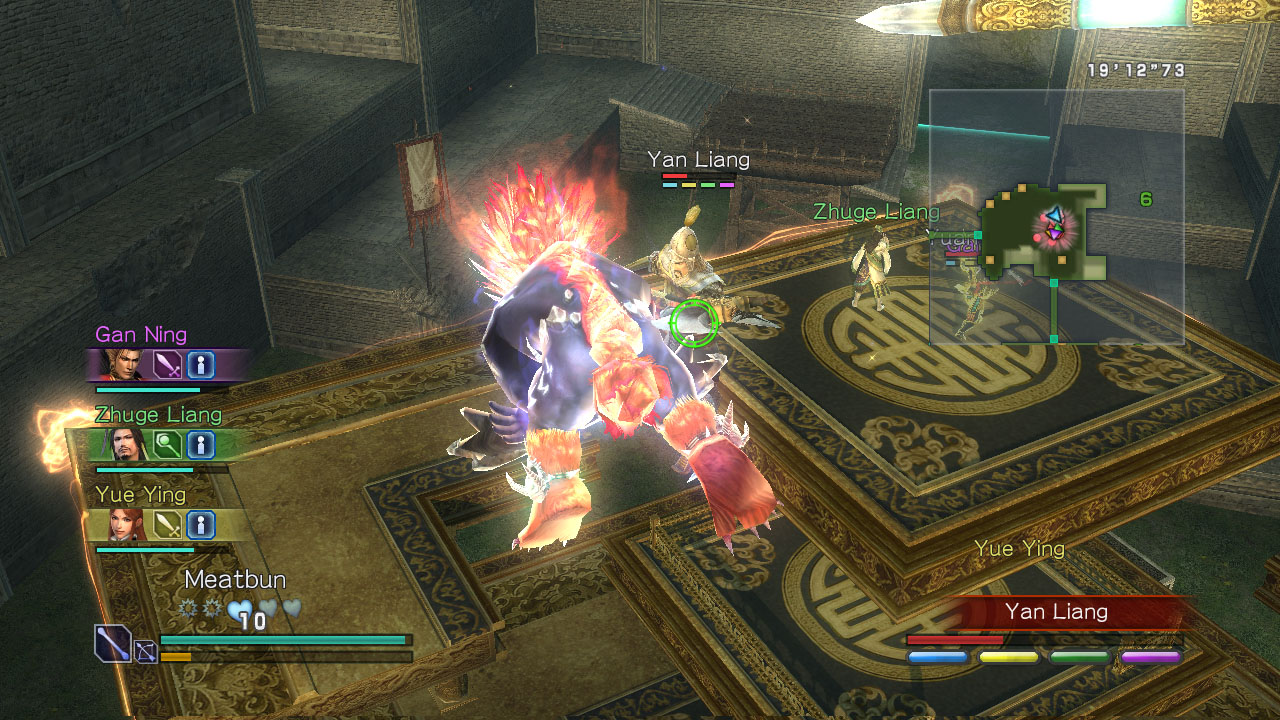The width and height of the screenshot is (1280, 720).
Task: Switch to the bow secondary weapon icon
Action: click(x=145, y=652)
